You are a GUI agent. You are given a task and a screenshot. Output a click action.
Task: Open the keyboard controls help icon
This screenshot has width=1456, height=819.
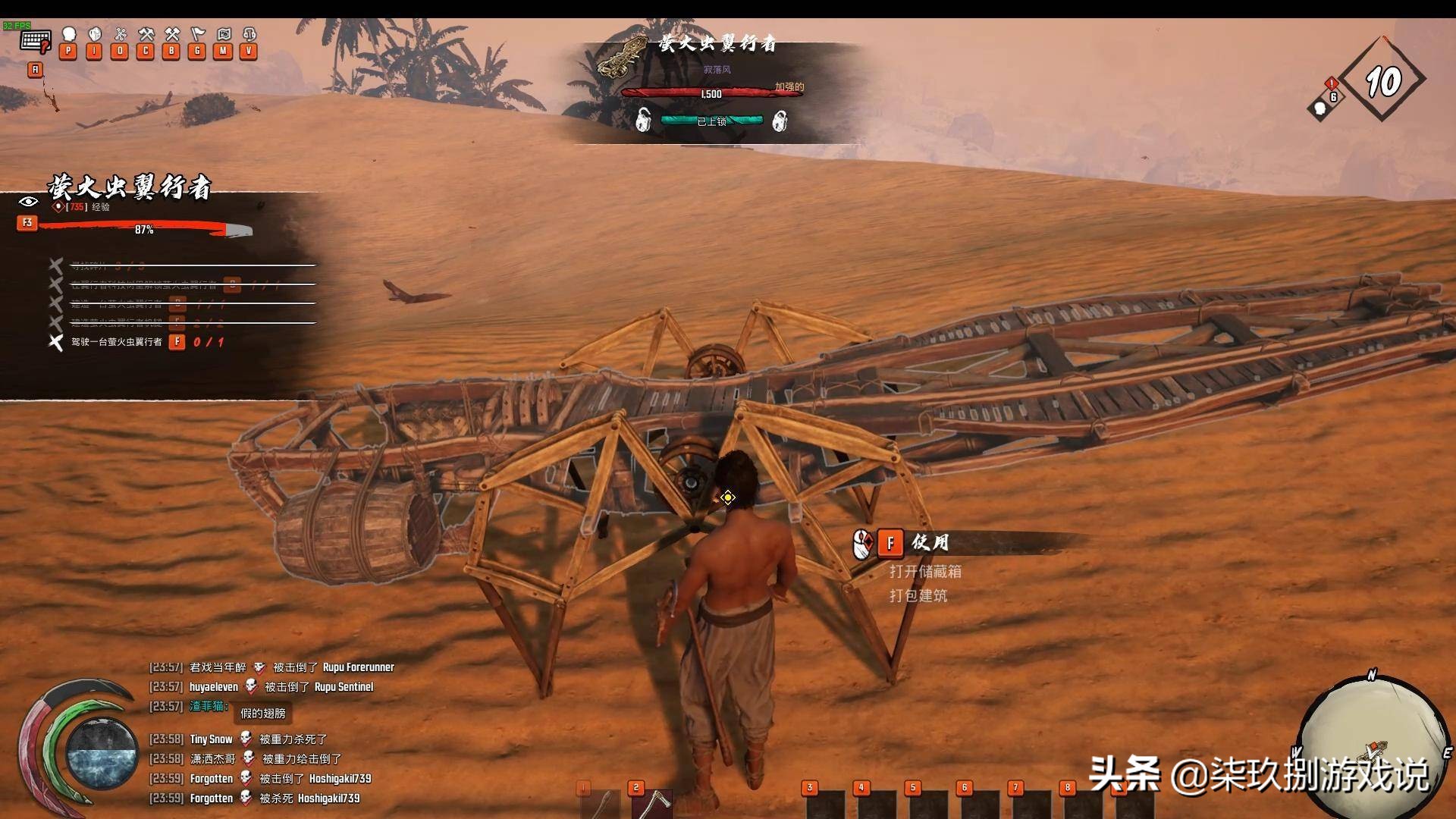pos(36,40)
